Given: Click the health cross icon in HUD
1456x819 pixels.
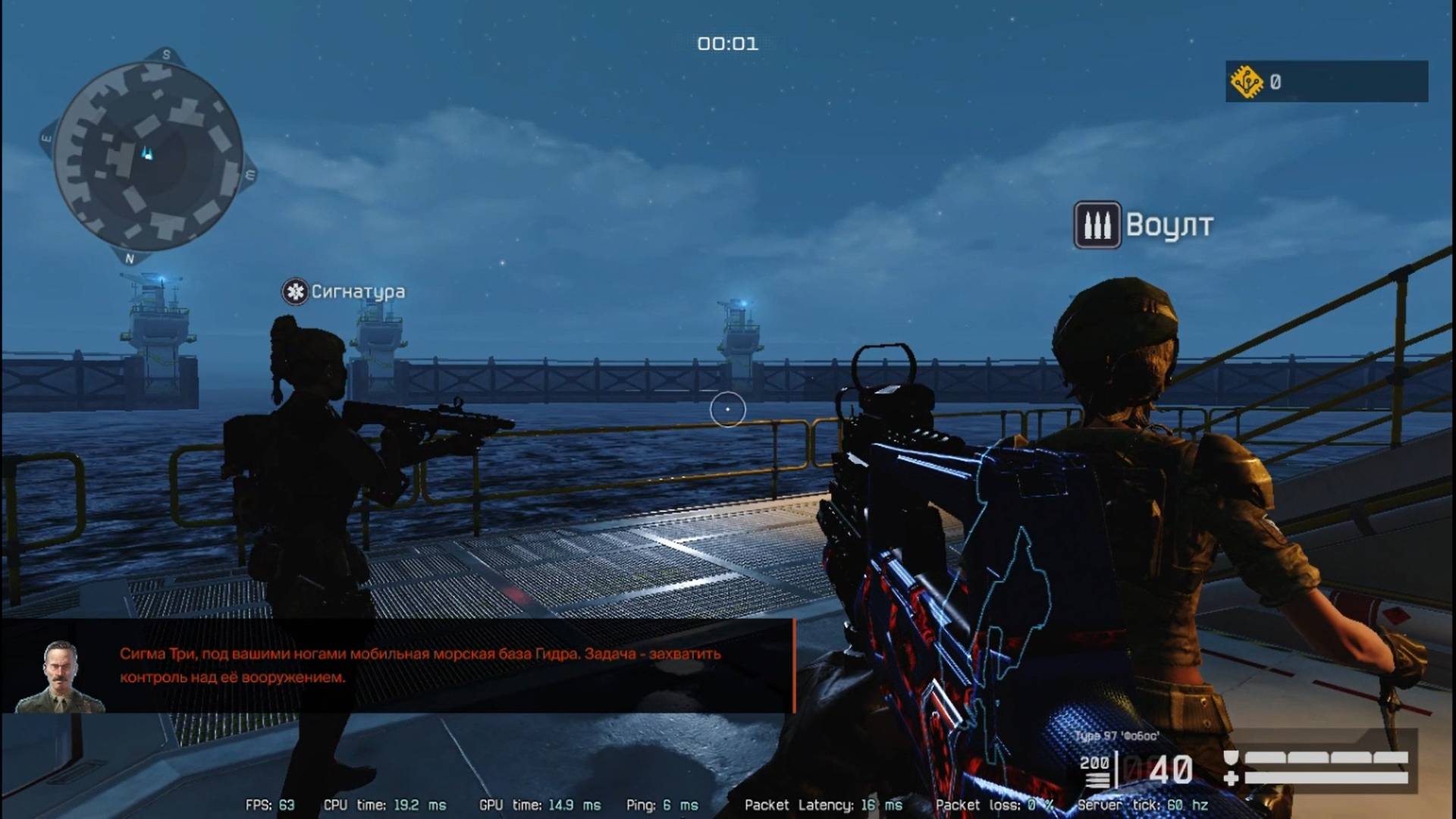Looking at the screenshot, I should (1232, 778).
